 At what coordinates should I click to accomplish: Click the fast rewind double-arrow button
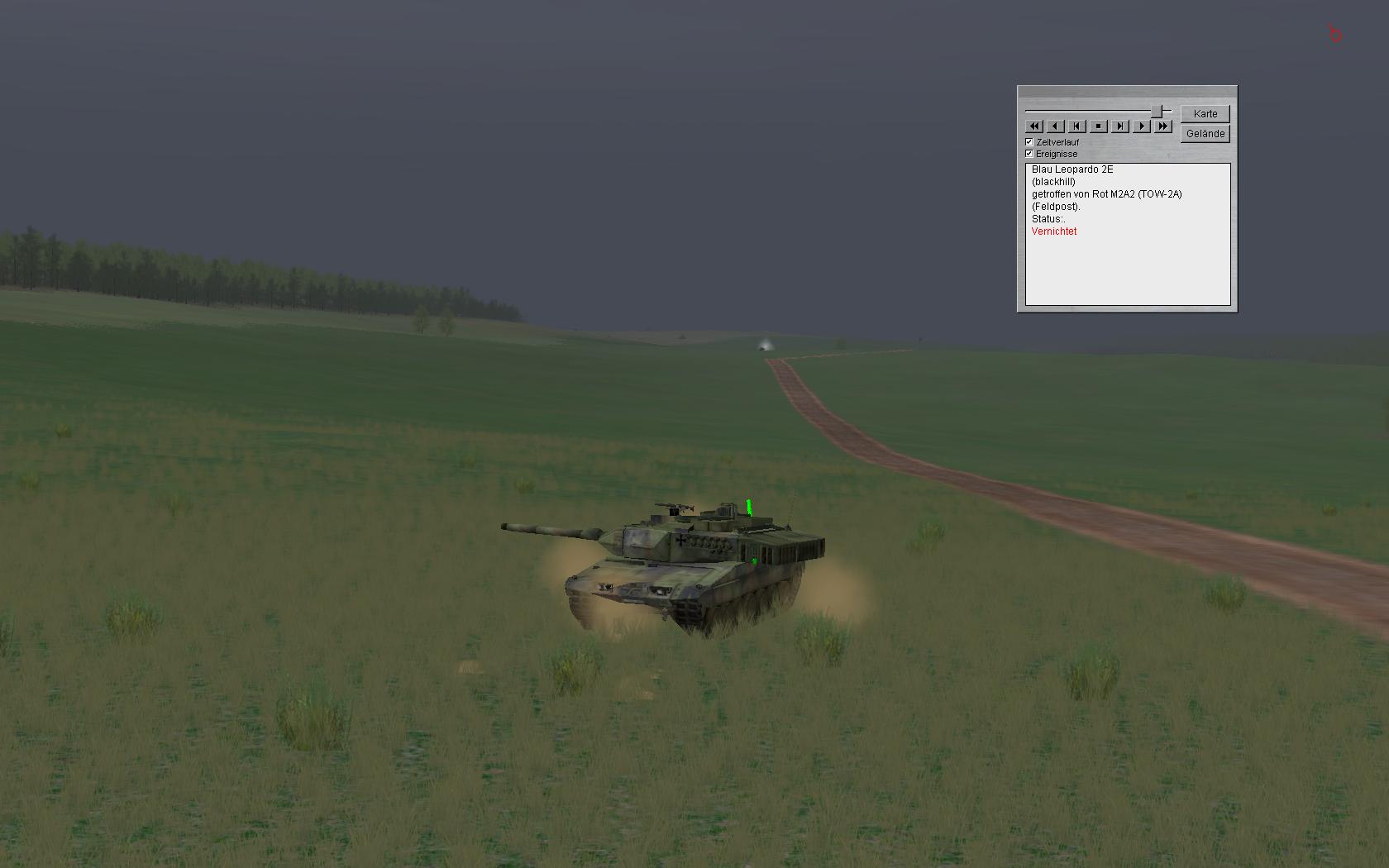pyautogui.click(x=1034, y=126)
